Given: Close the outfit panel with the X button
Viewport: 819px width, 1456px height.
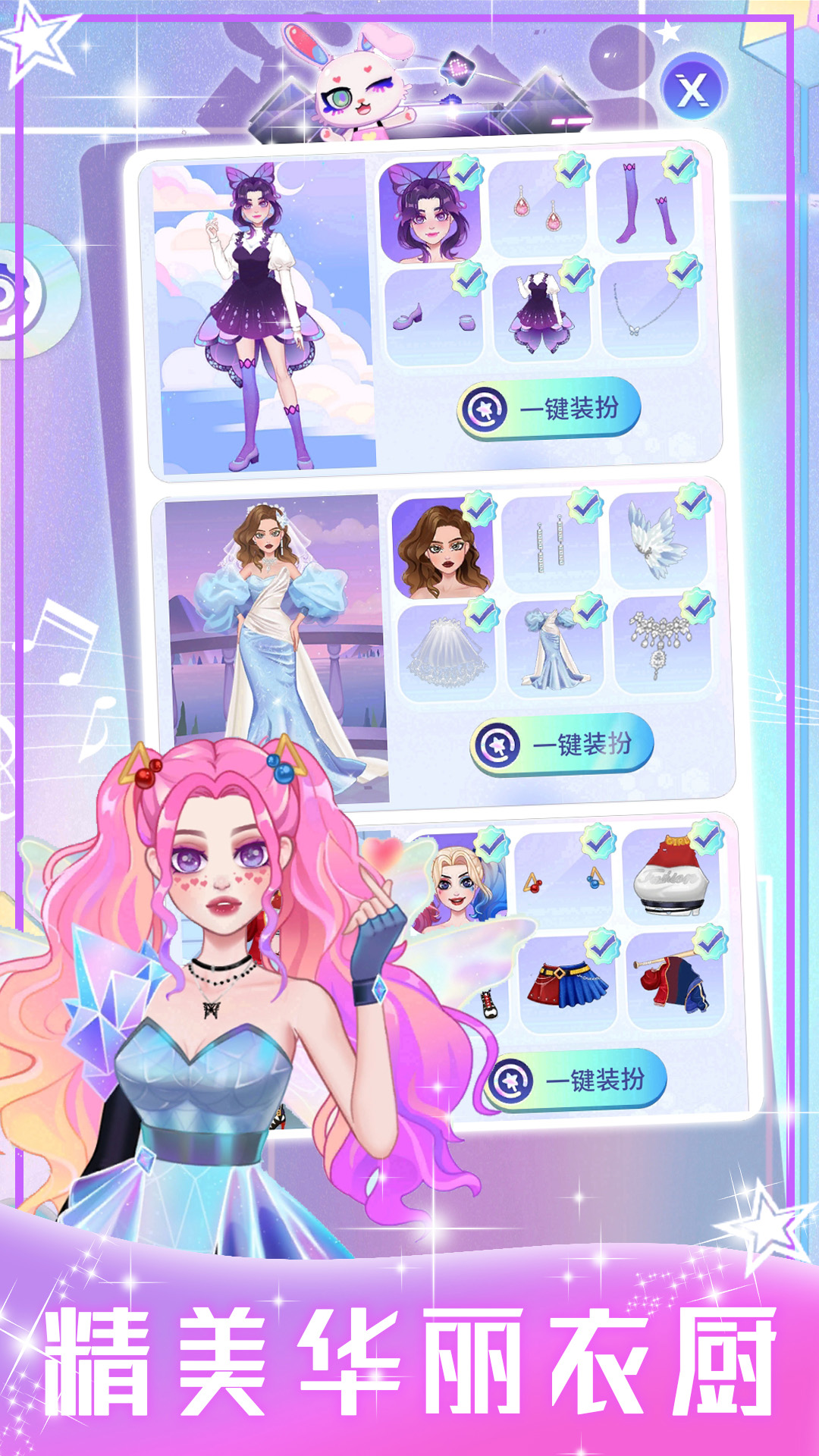Looking at the screenshot, I should pyautogui.click(x=692, y=90).
